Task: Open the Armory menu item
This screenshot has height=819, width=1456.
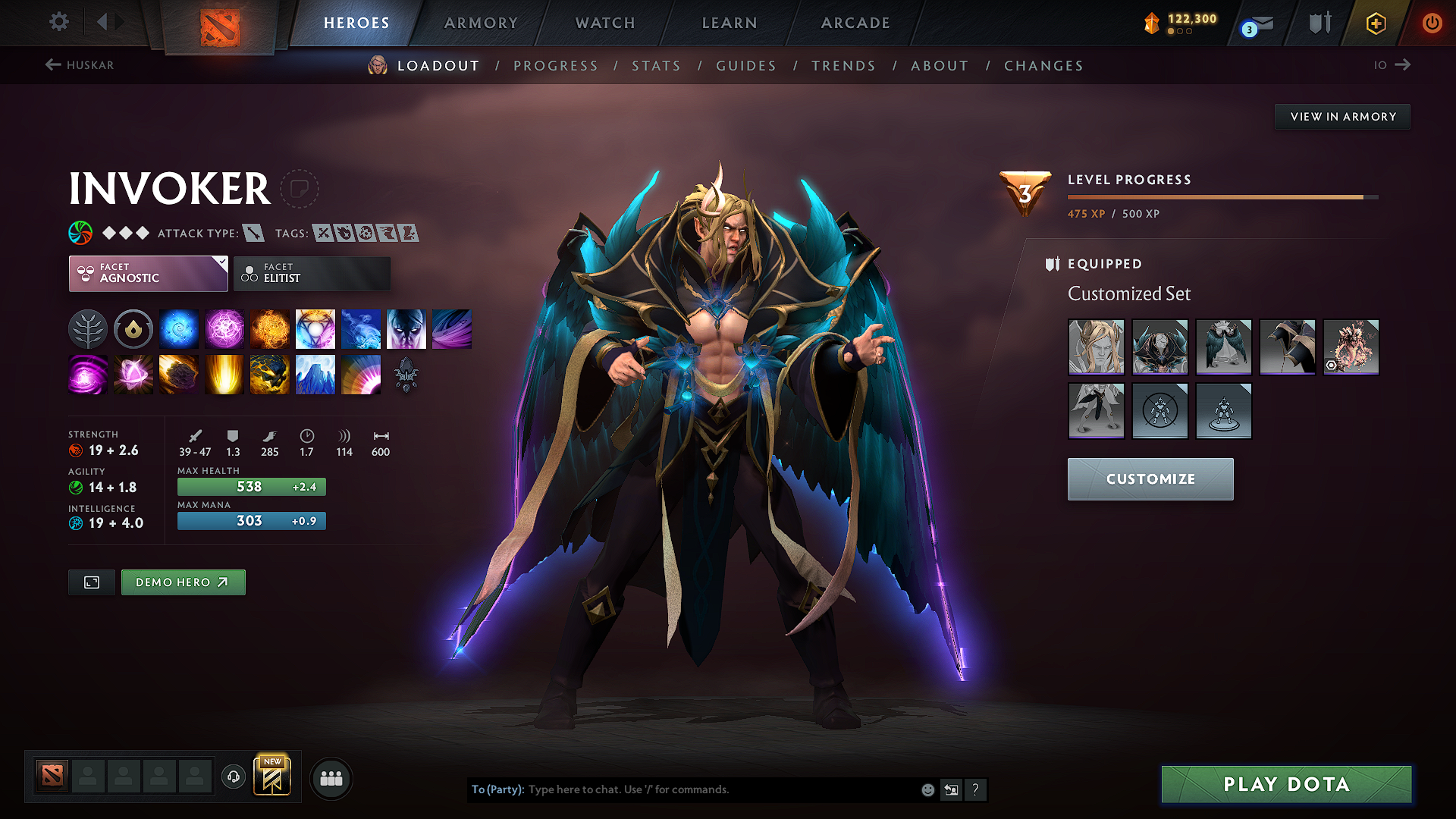Action: point(481,23)
